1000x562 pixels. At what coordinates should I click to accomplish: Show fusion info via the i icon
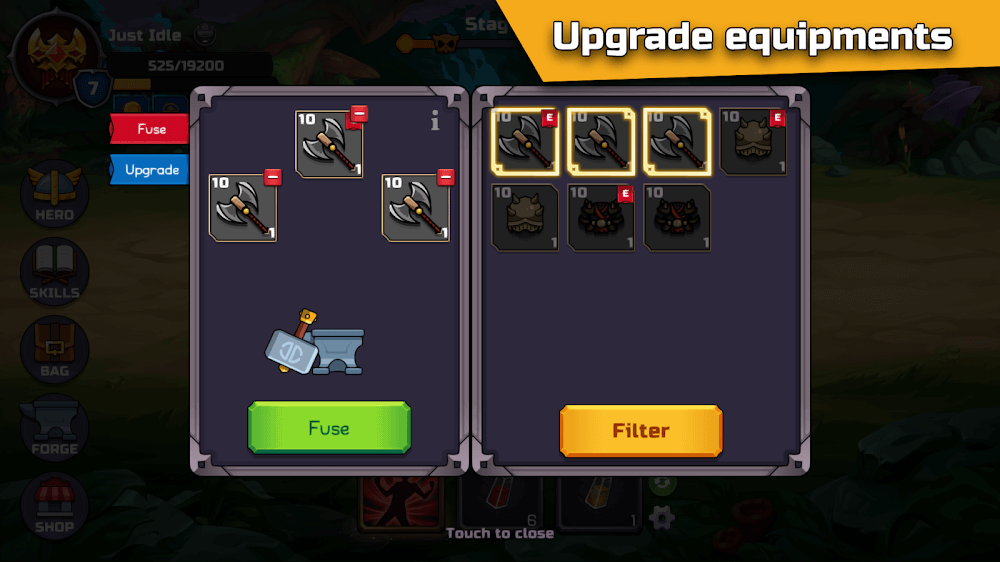435,122
